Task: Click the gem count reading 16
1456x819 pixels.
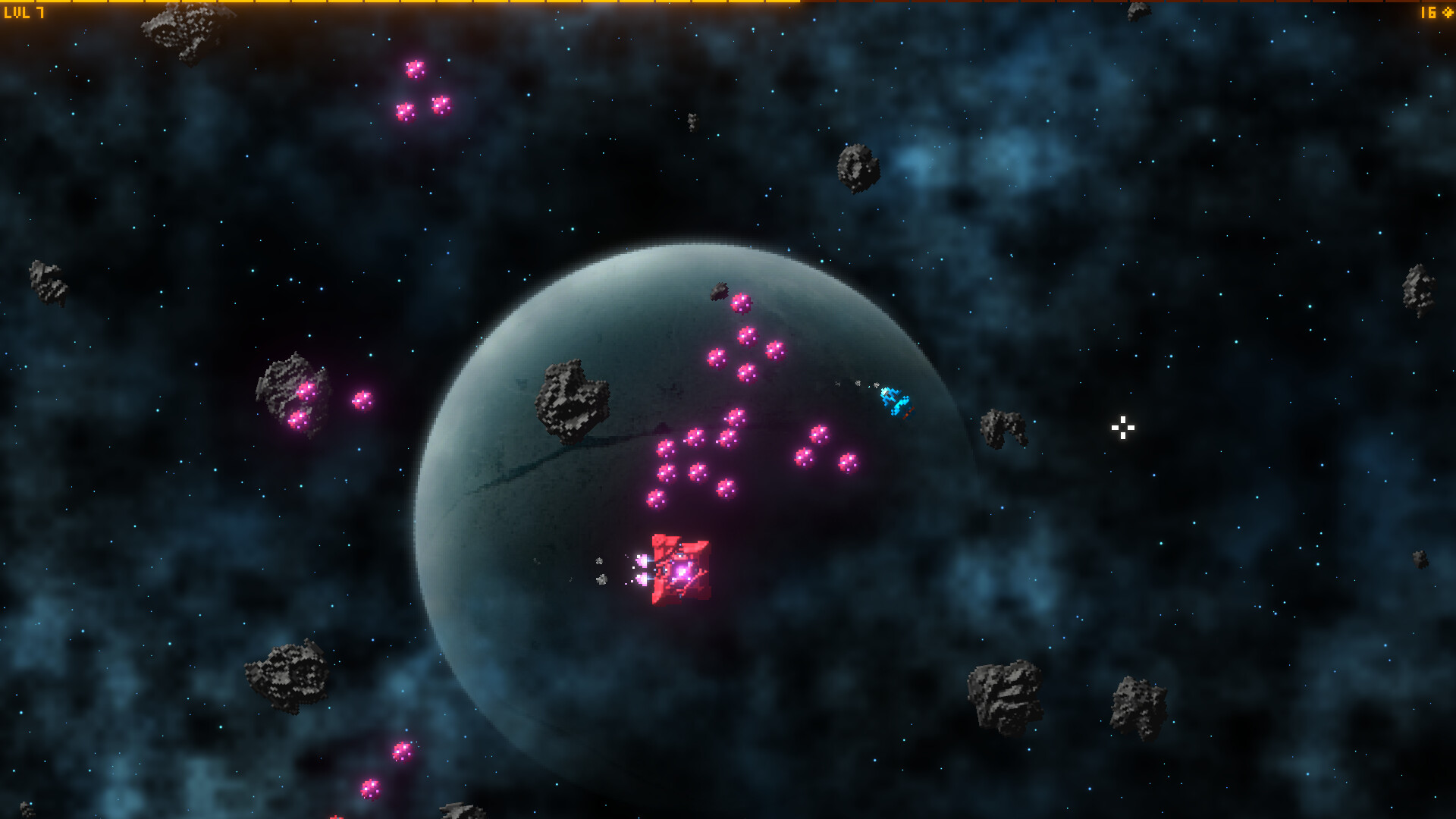Action: (1427, 13)
